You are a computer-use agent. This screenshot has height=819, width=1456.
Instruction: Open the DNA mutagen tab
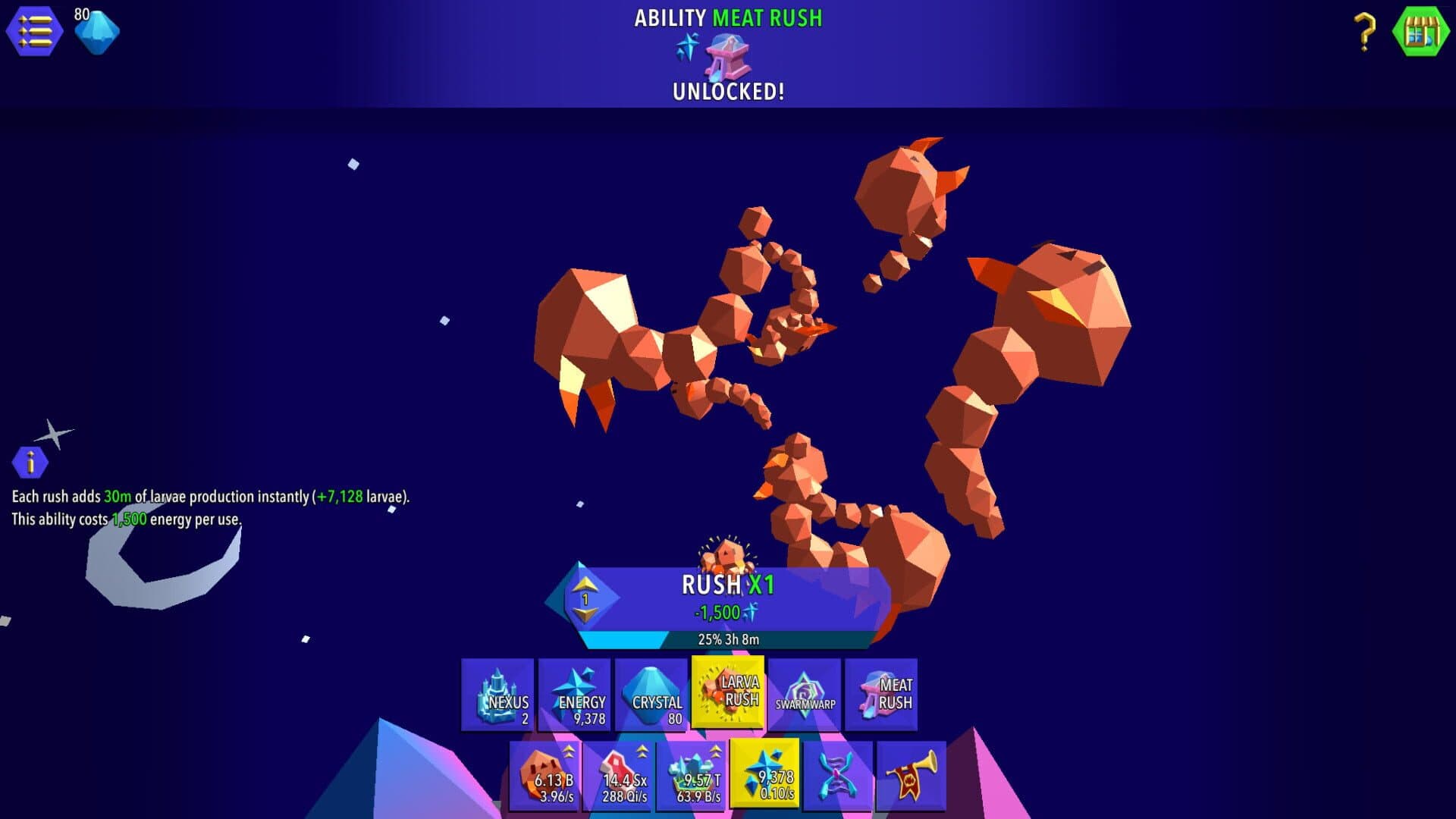[x=838, y=776]
